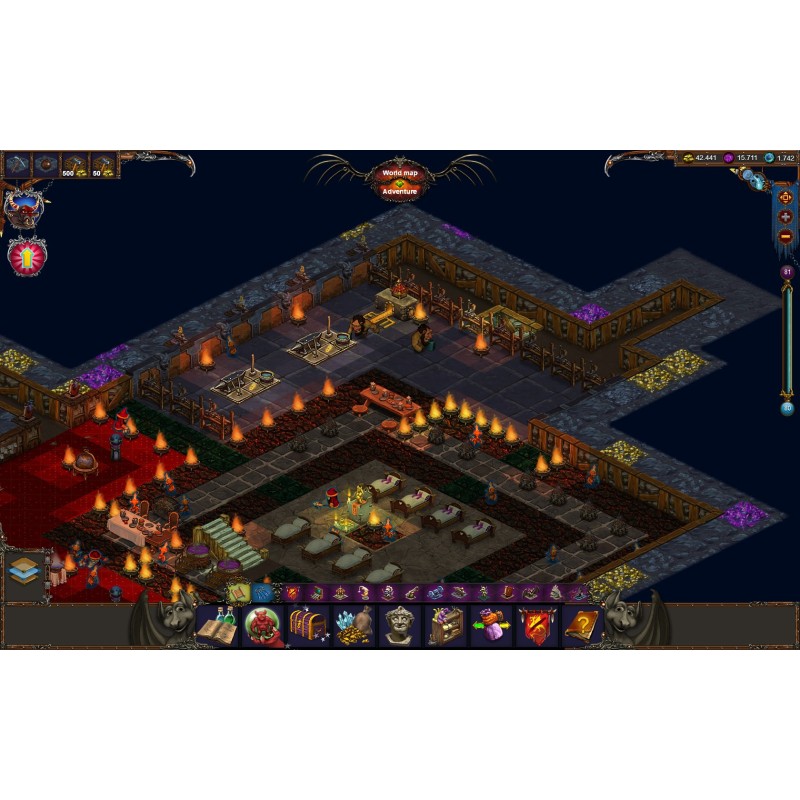This screenshot has width=800, height=800.
Task: Open the red demon creature menu
Action: (x=263, y=626)
